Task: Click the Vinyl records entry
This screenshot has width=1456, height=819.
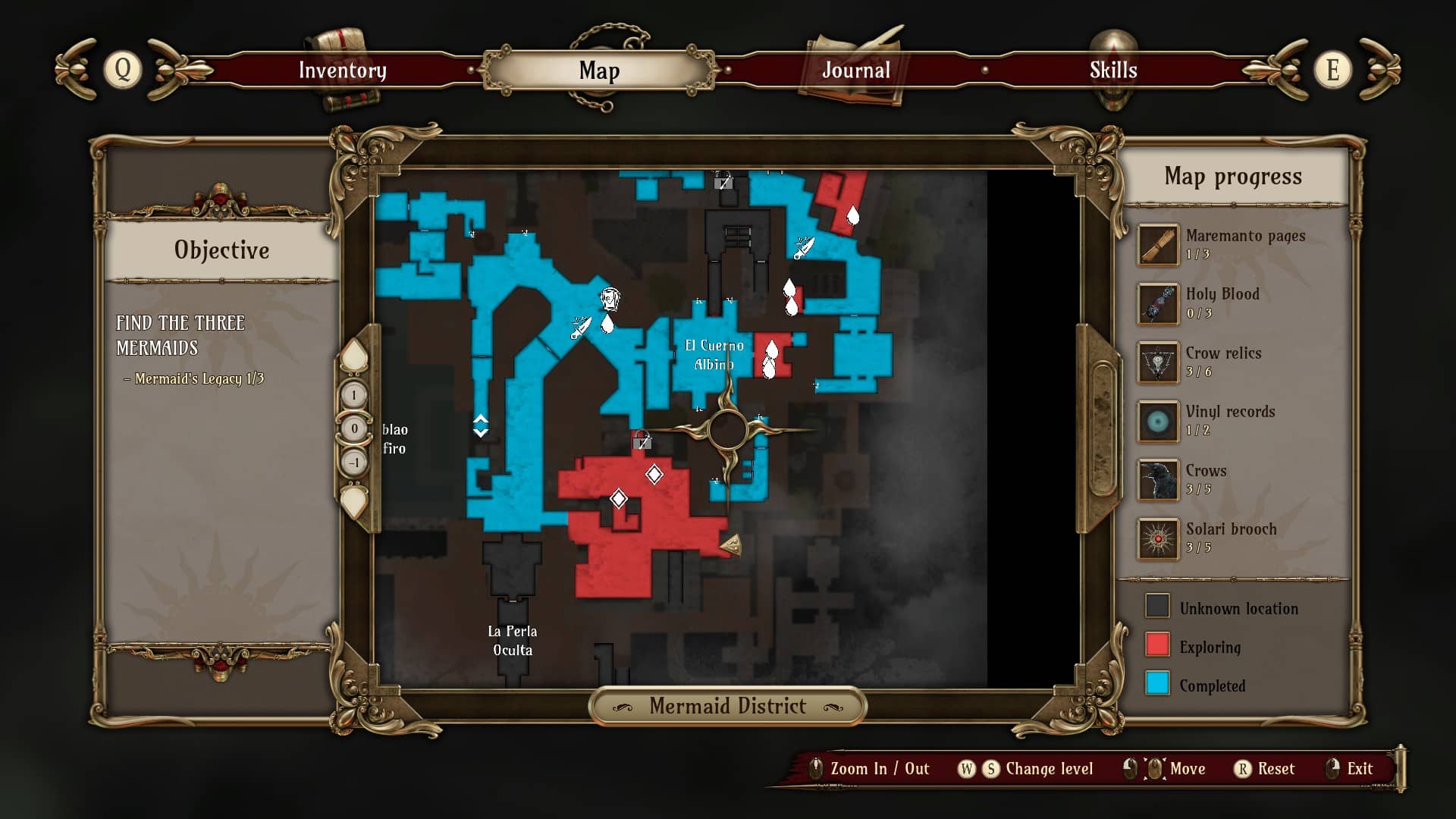Action: click(1232, 420)
